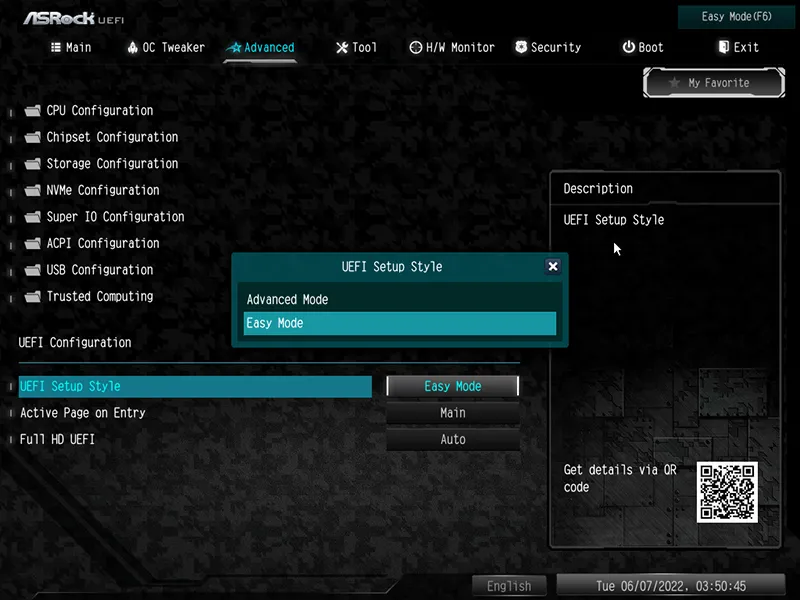
Task: Go to the Security tab
Action: (x=548, y=47)
